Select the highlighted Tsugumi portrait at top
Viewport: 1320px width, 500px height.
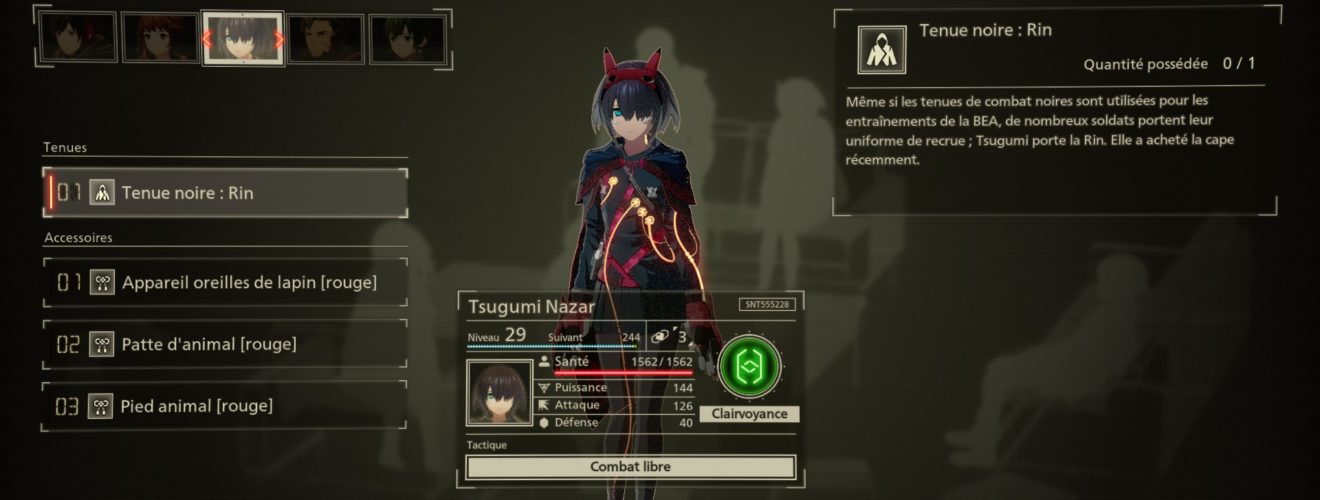243,39
